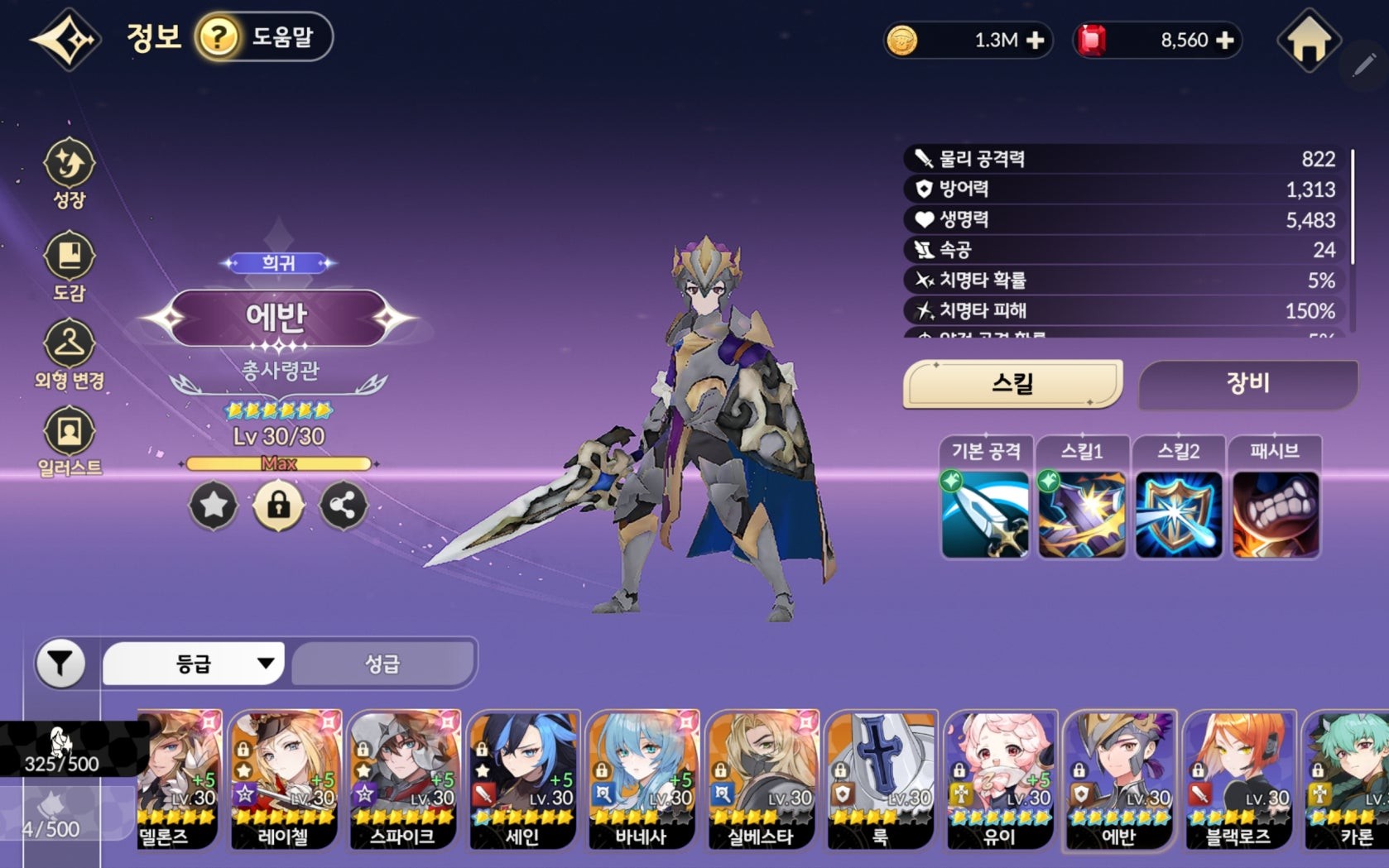1389x868 pixels.
Task: Switch to the 장비 equipment tab
Action: point(1247,384)
